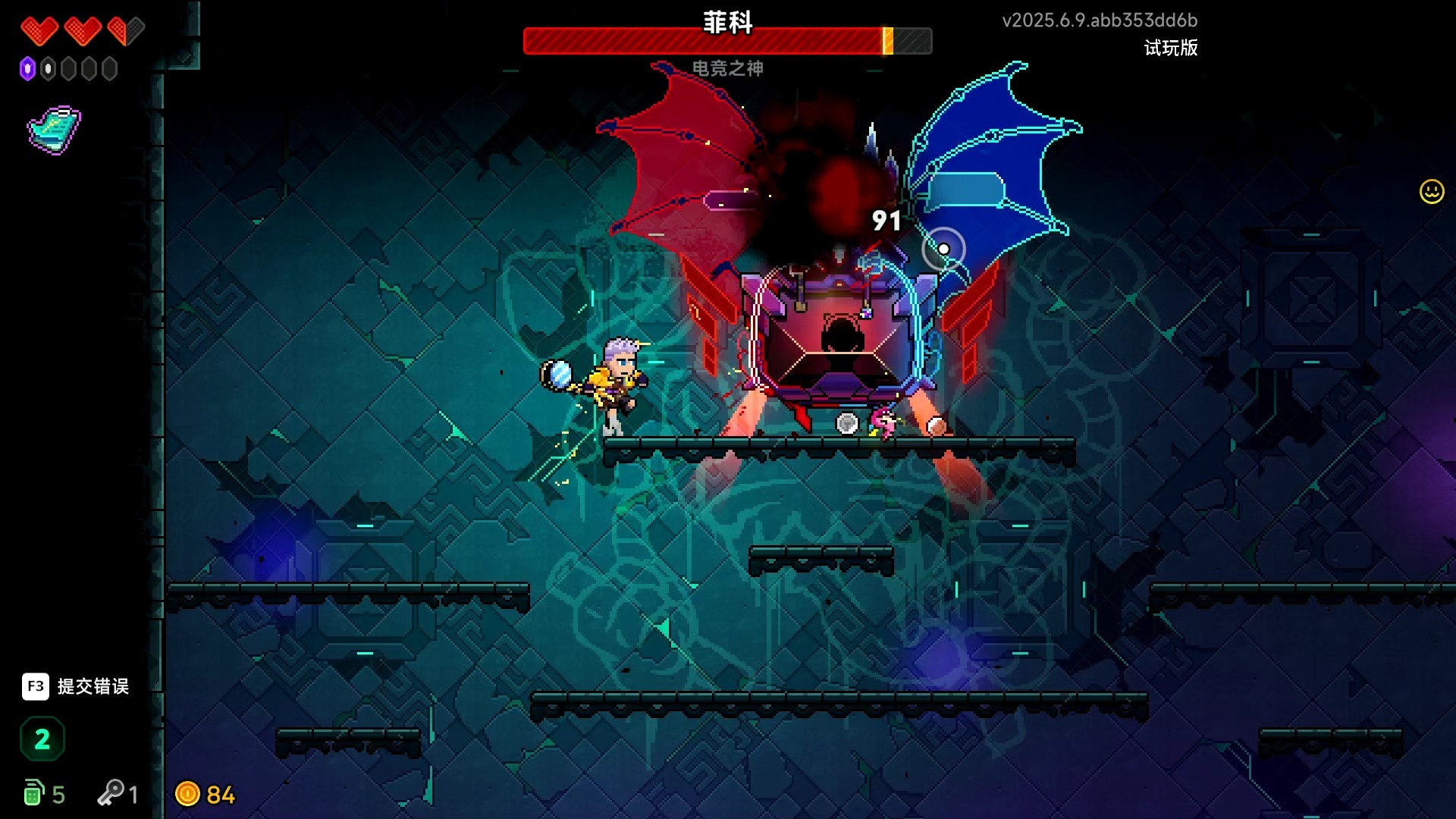Open the 提交错误 bug report button
Image resolution: width=1456 pixels, height=819 pixels.
pyautogui.click(x=75, y=686)
